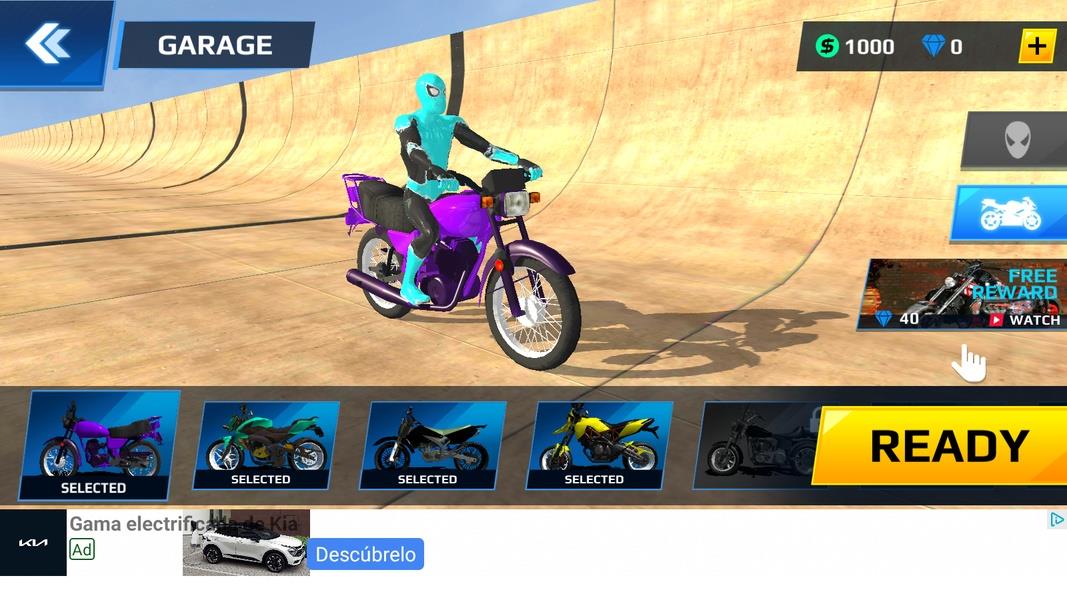Screen dimensions: 1067x600
Task: Switch to the motorcycle tab
Action: click(1010, 213)
